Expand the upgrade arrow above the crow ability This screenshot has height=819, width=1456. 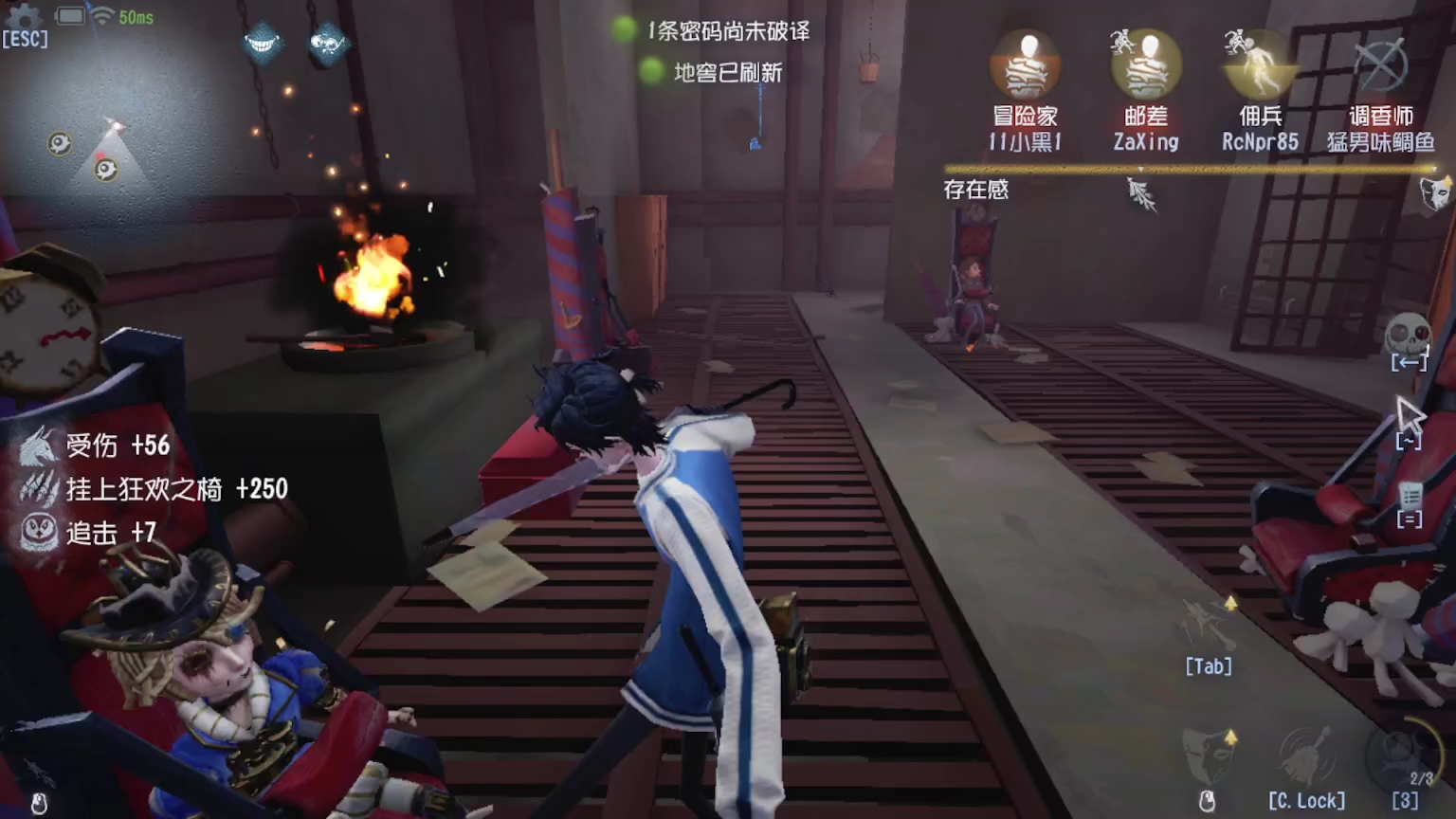(1231, 601)
